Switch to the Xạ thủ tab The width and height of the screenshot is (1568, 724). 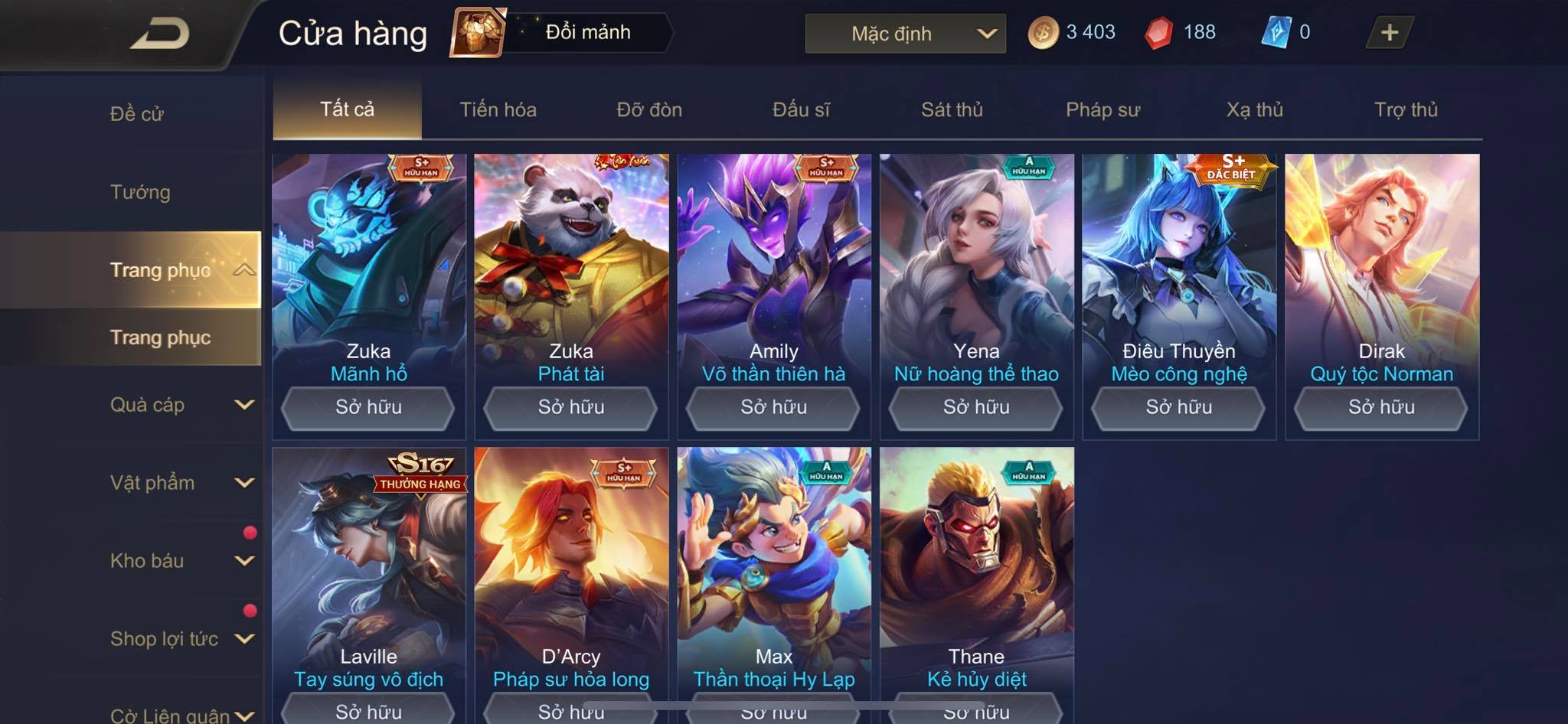(x=1254, y=109)
